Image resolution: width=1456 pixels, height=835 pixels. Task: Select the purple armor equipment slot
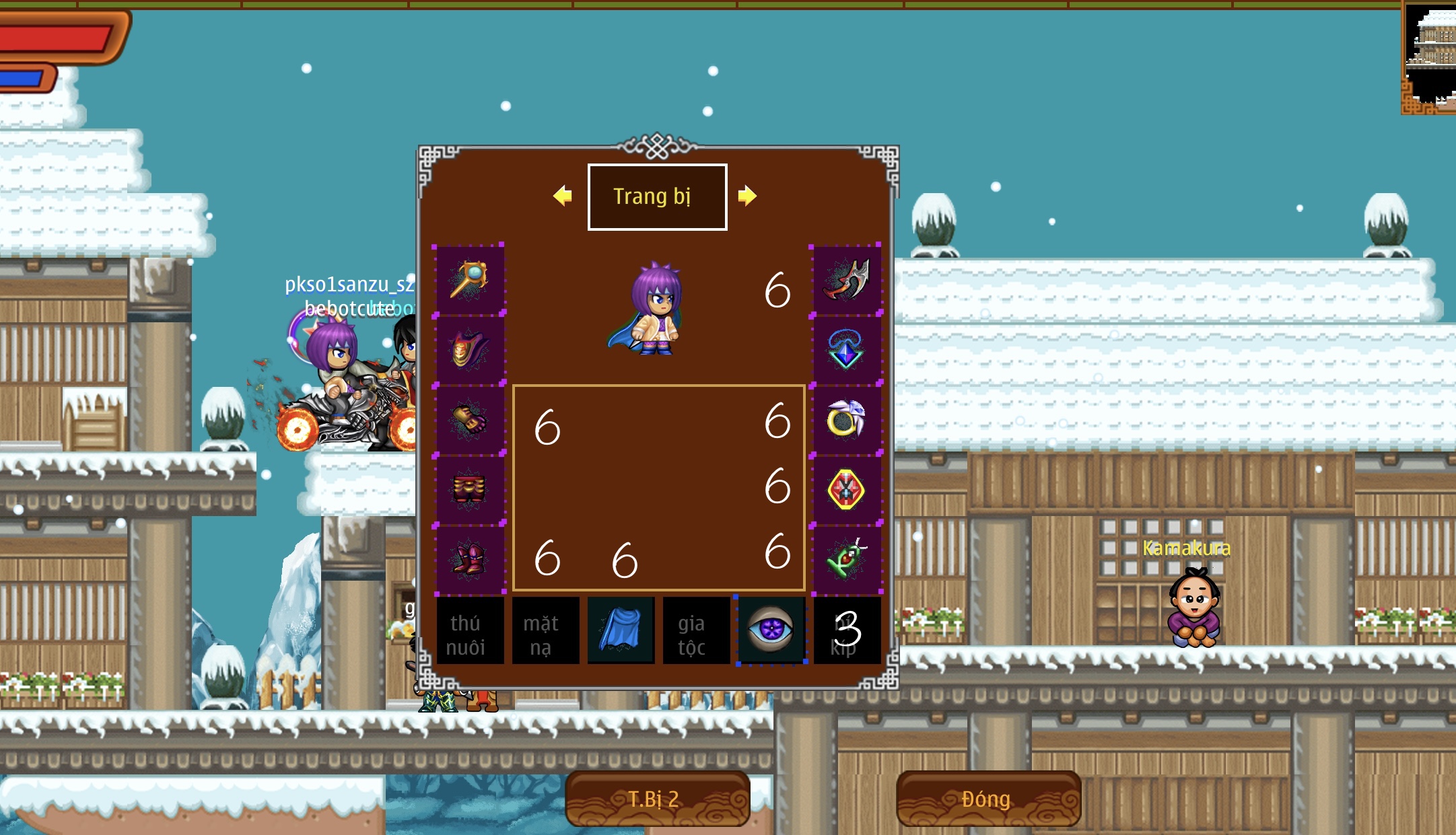[x=469, y=350]
